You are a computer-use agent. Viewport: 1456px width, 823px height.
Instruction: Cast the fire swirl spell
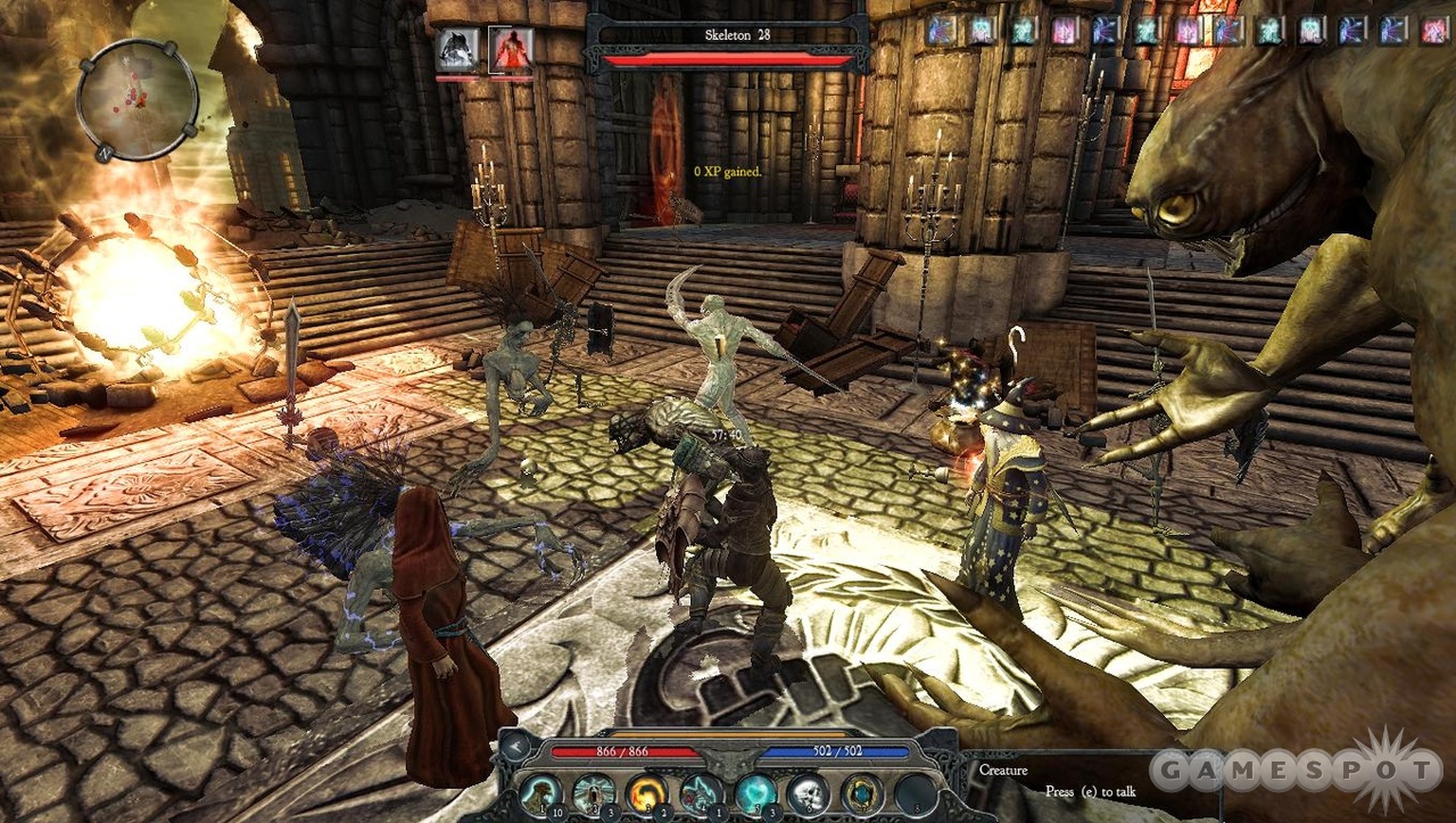(x=647, y=795)
